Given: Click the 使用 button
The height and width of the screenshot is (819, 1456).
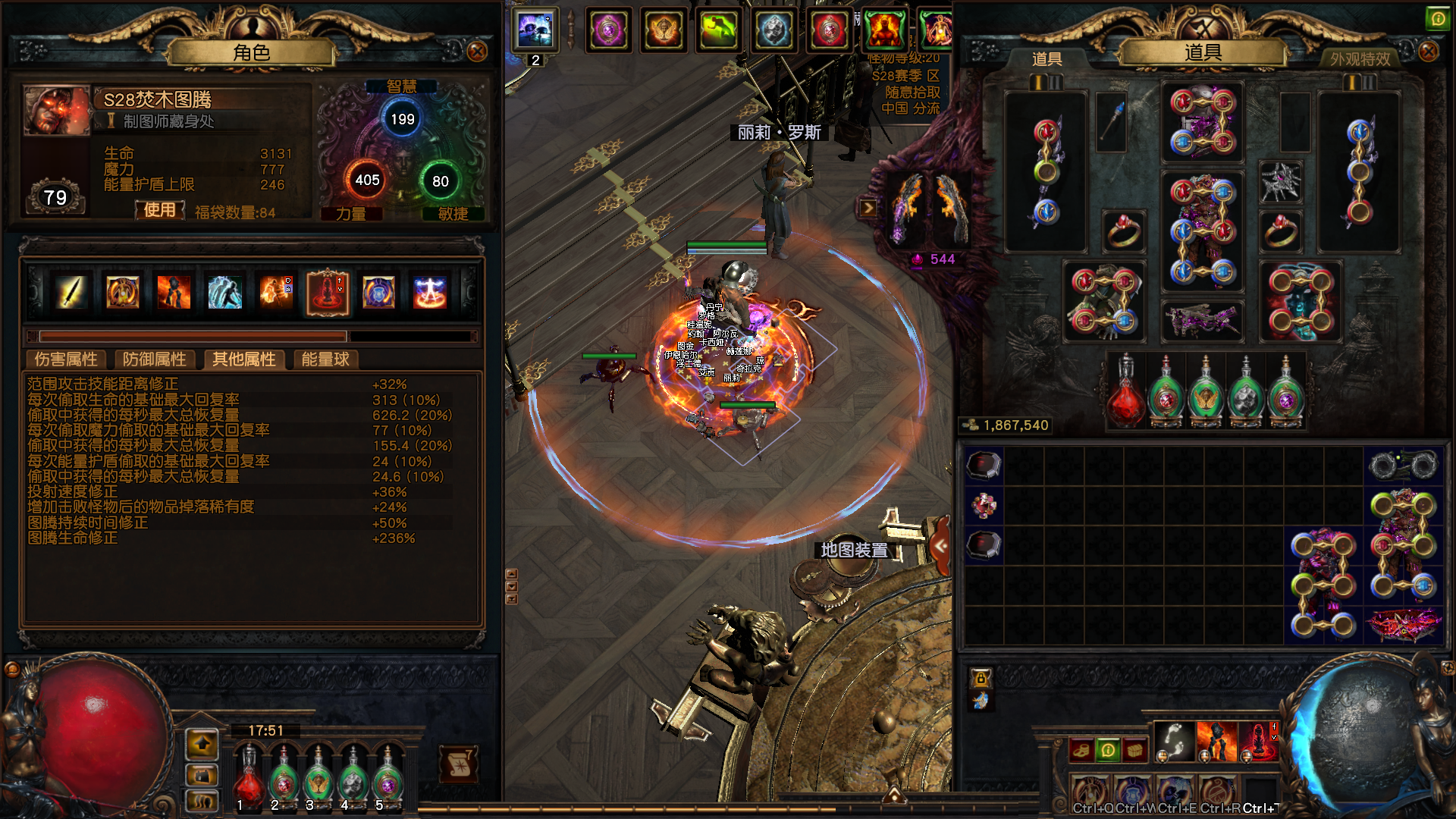Looking at the screenshot, I should (160, 210).
